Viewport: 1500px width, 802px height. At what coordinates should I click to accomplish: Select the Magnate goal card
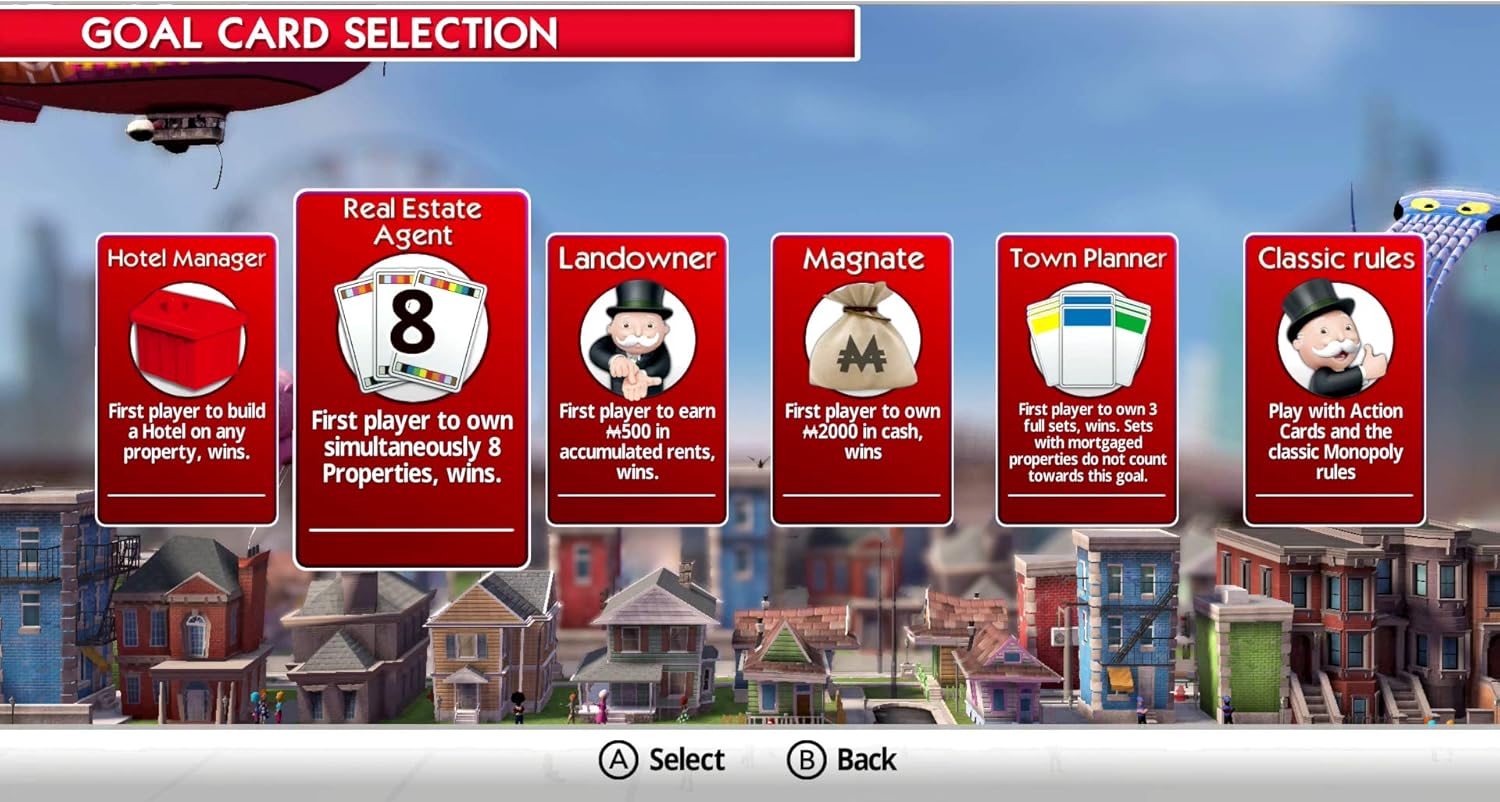point(862,380)
